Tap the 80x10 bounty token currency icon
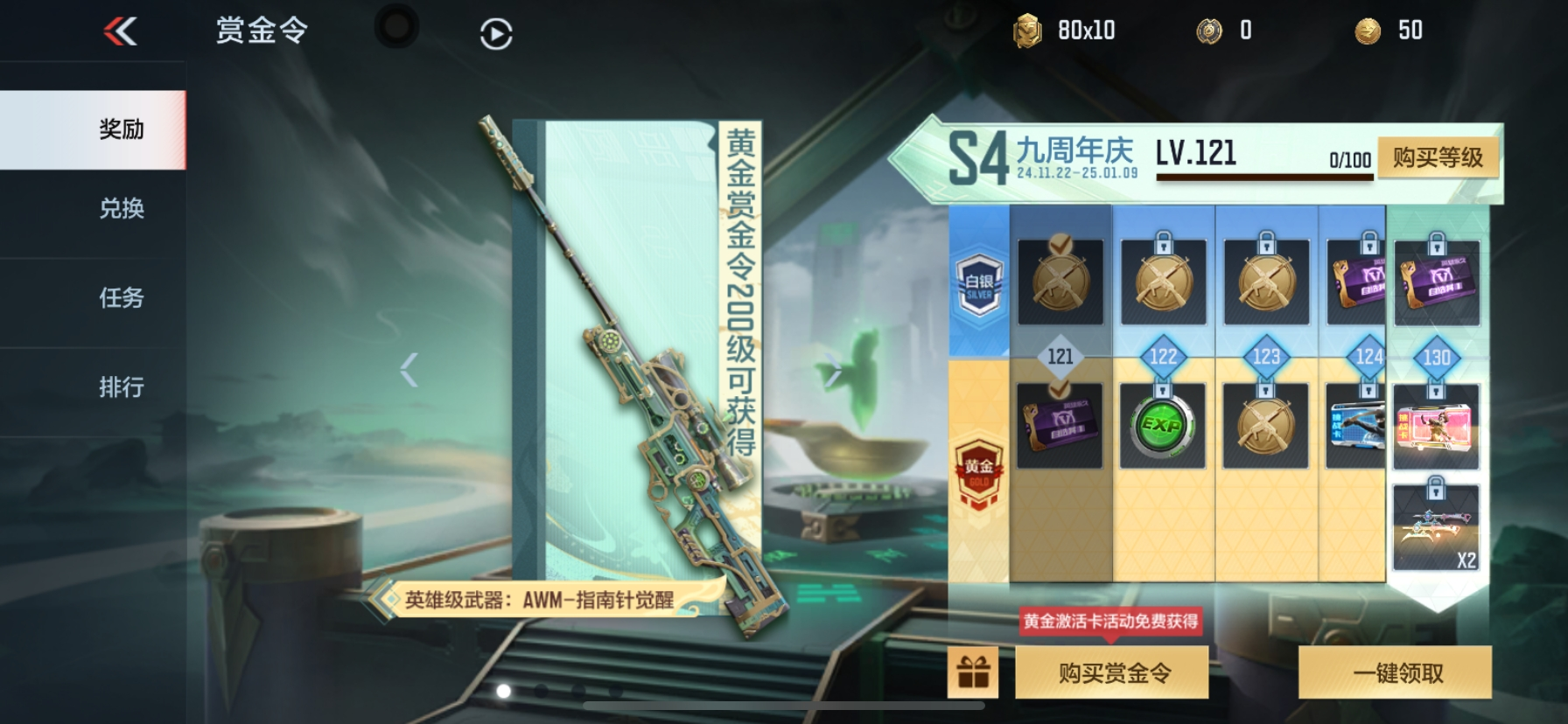This screenshot has height=724, width=1568. 1030,29
